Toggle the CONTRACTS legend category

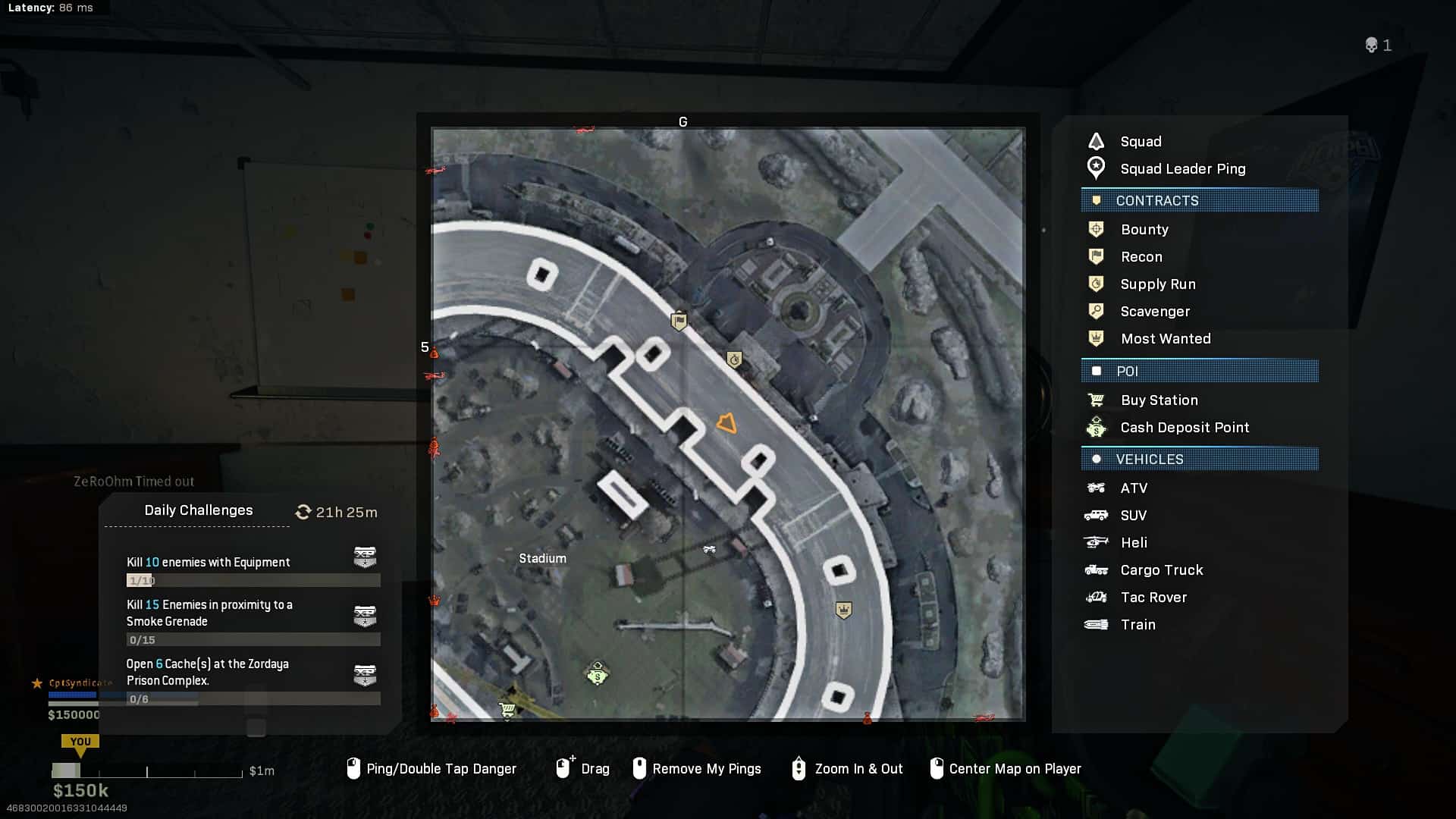pos(1199,201)
